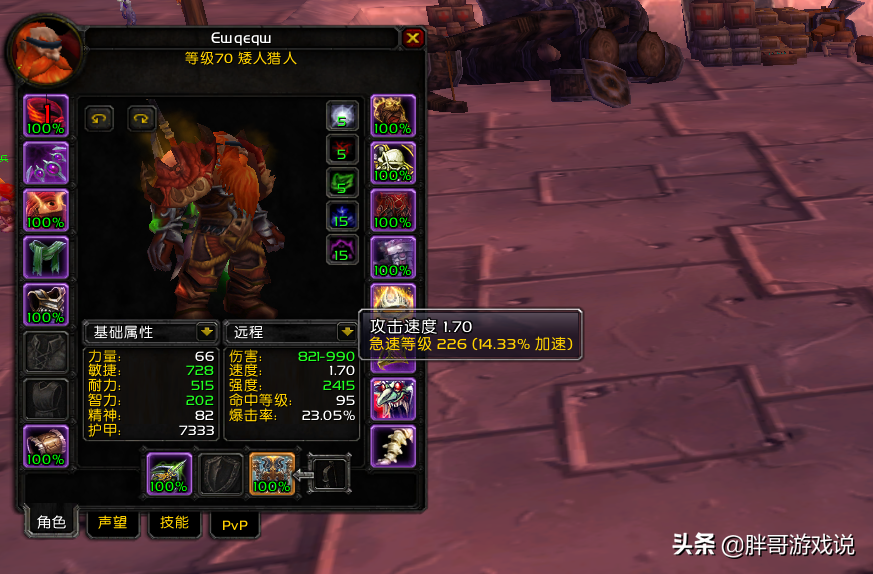Select the PvP tab
The height and width of the screenshot is (574, 873).
pos(235,523)
